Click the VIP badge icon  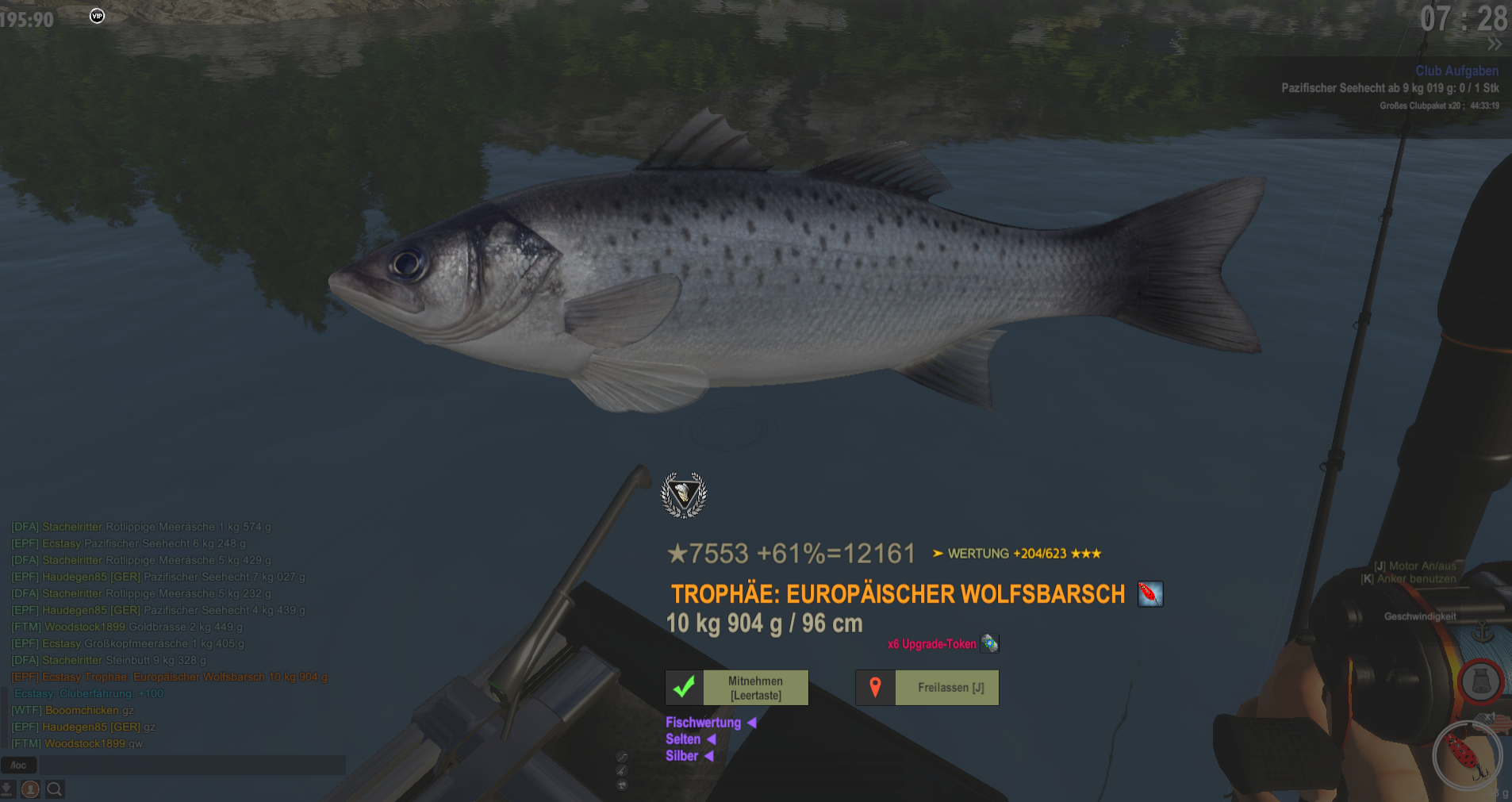point(97,16)
